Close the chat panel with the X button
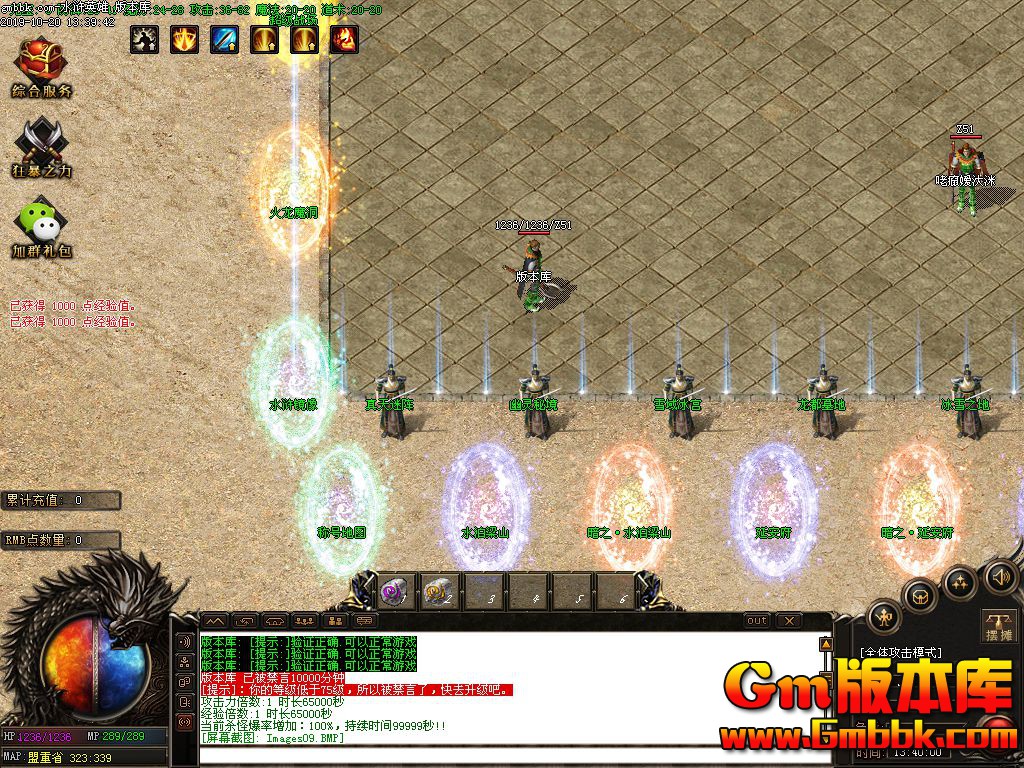 click(790, 621)
